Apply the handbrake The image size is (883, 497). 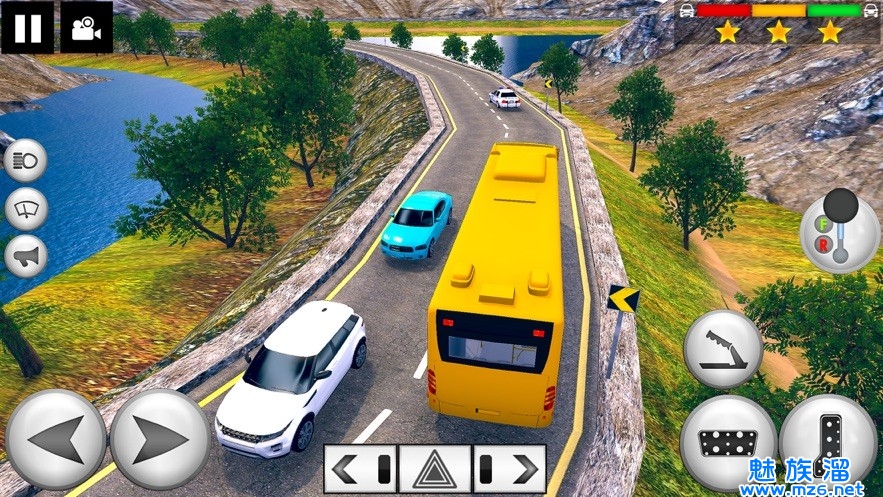722,349
